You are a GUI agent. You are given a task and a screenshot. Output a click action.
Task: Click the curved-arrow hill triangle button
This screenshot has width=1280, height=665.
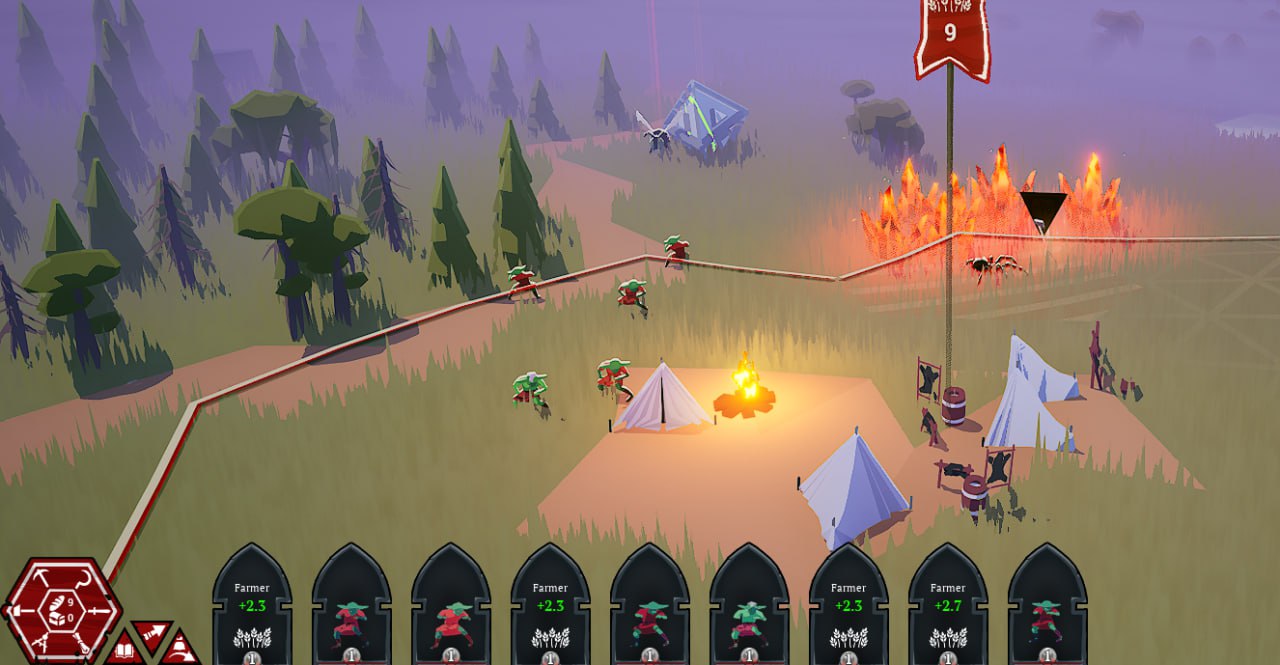(180, 650)
